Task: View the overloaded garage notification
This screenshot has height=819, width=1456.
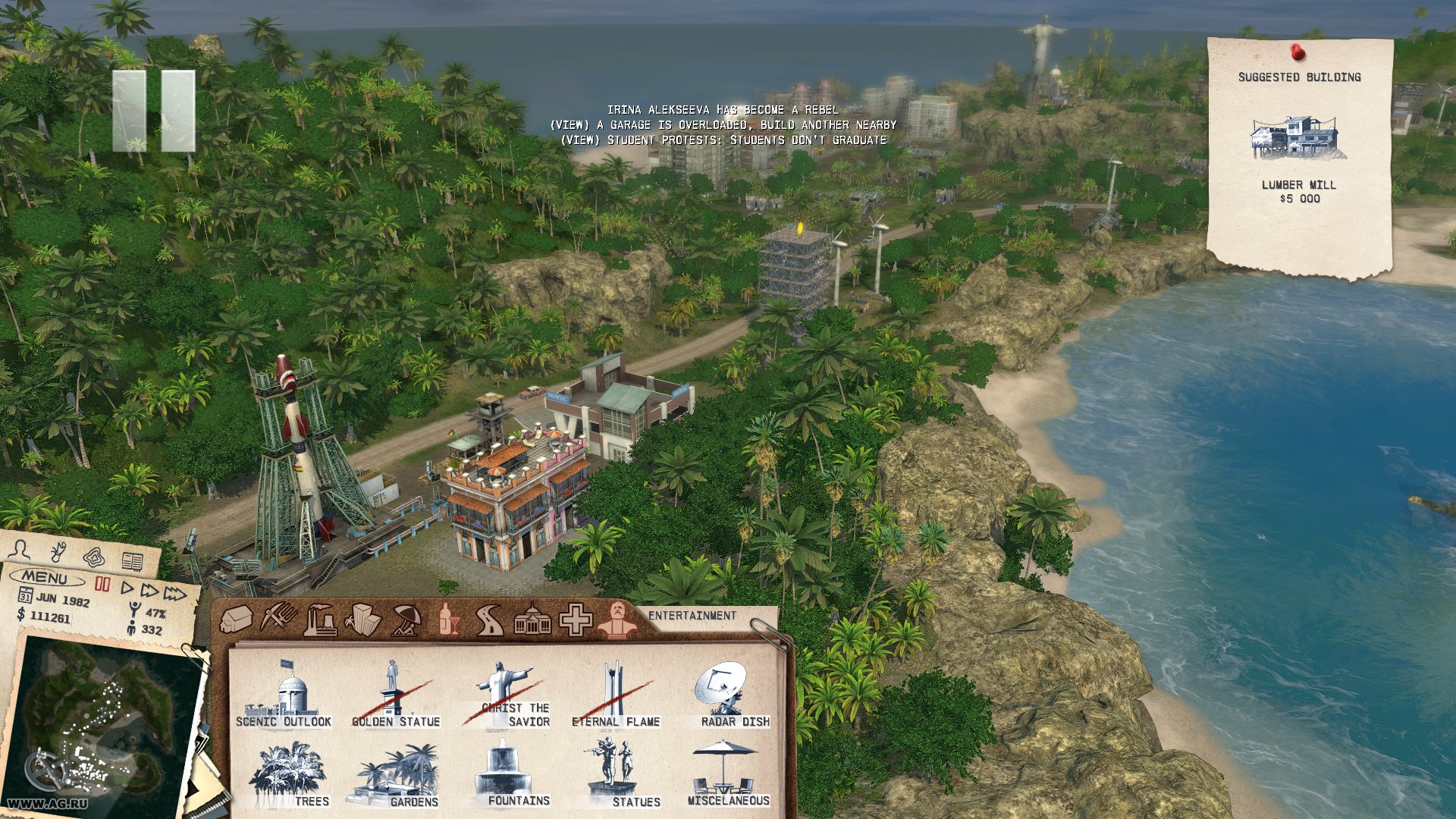Action: click(723, 125)
